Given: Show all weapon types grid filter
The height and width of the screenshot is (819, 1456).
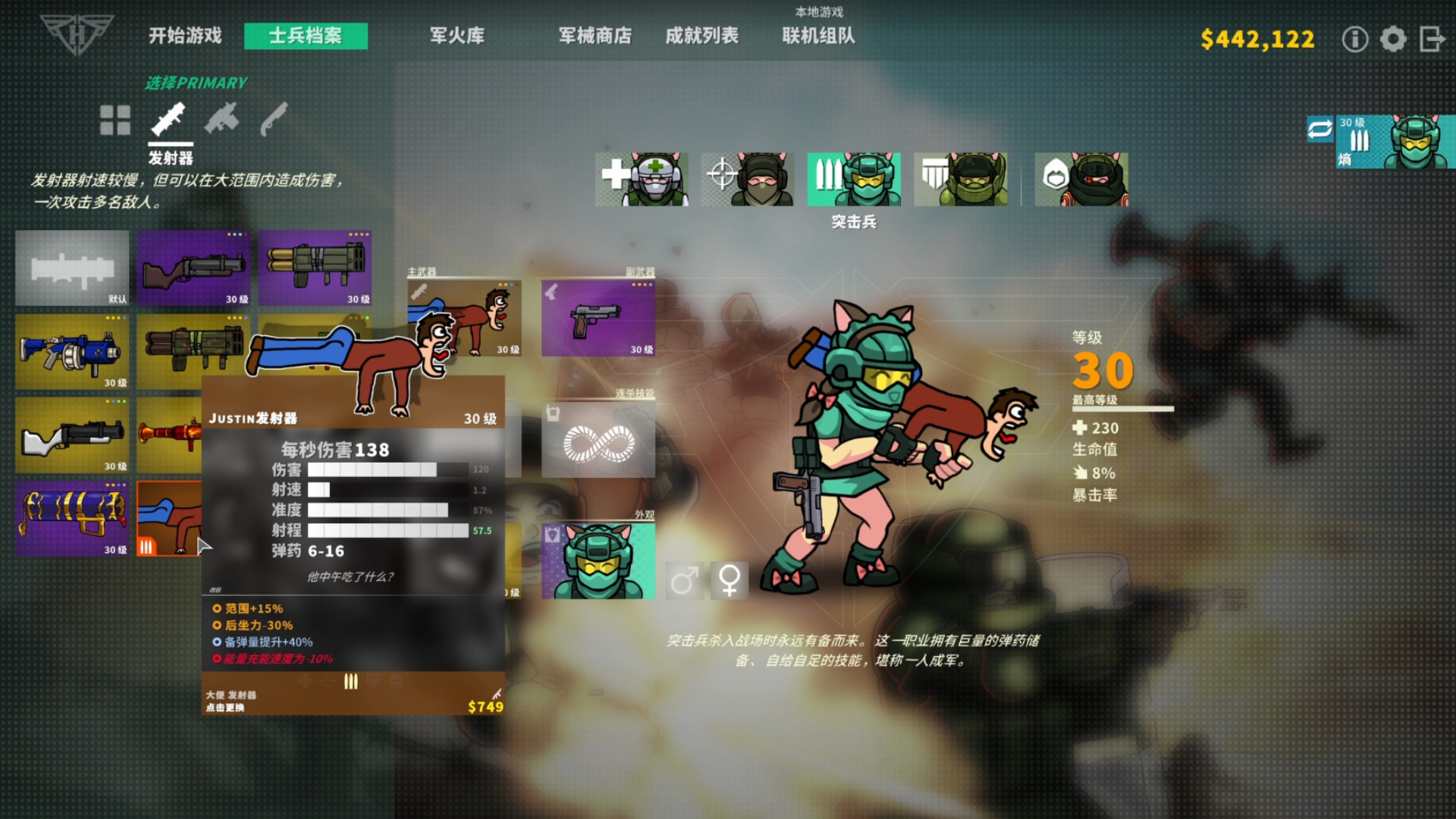Looking at the screenshot, I should tap(115, 120).
